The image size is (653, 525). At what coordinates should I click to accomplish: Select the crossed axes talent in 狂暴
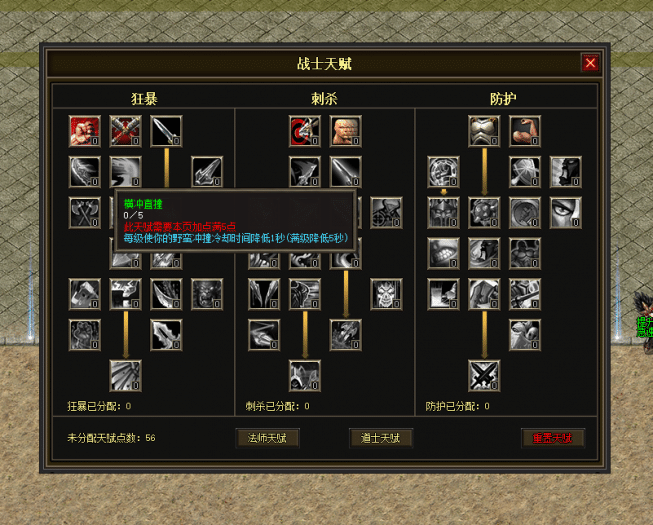85,212
